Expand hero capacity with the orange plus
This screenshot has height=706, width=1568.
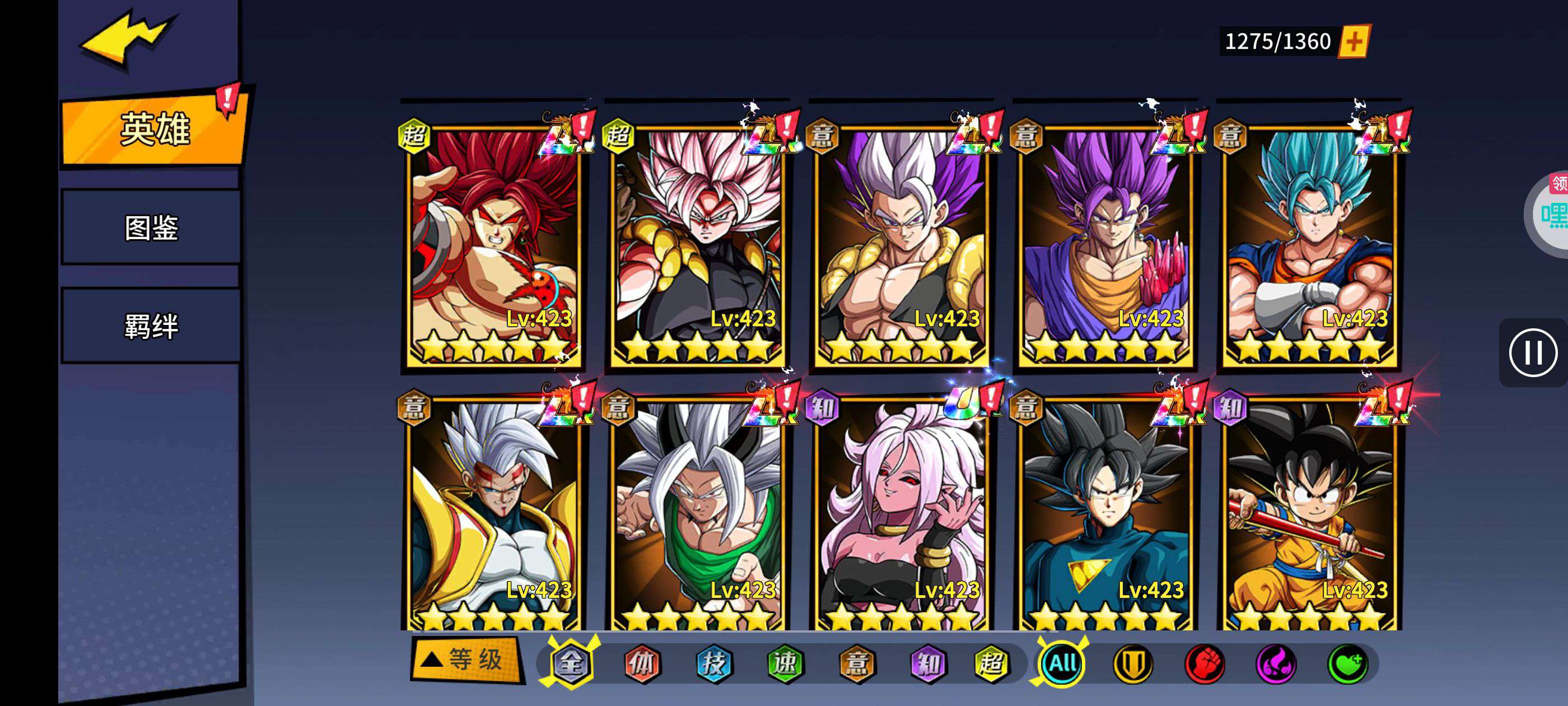click(1354, 41)
